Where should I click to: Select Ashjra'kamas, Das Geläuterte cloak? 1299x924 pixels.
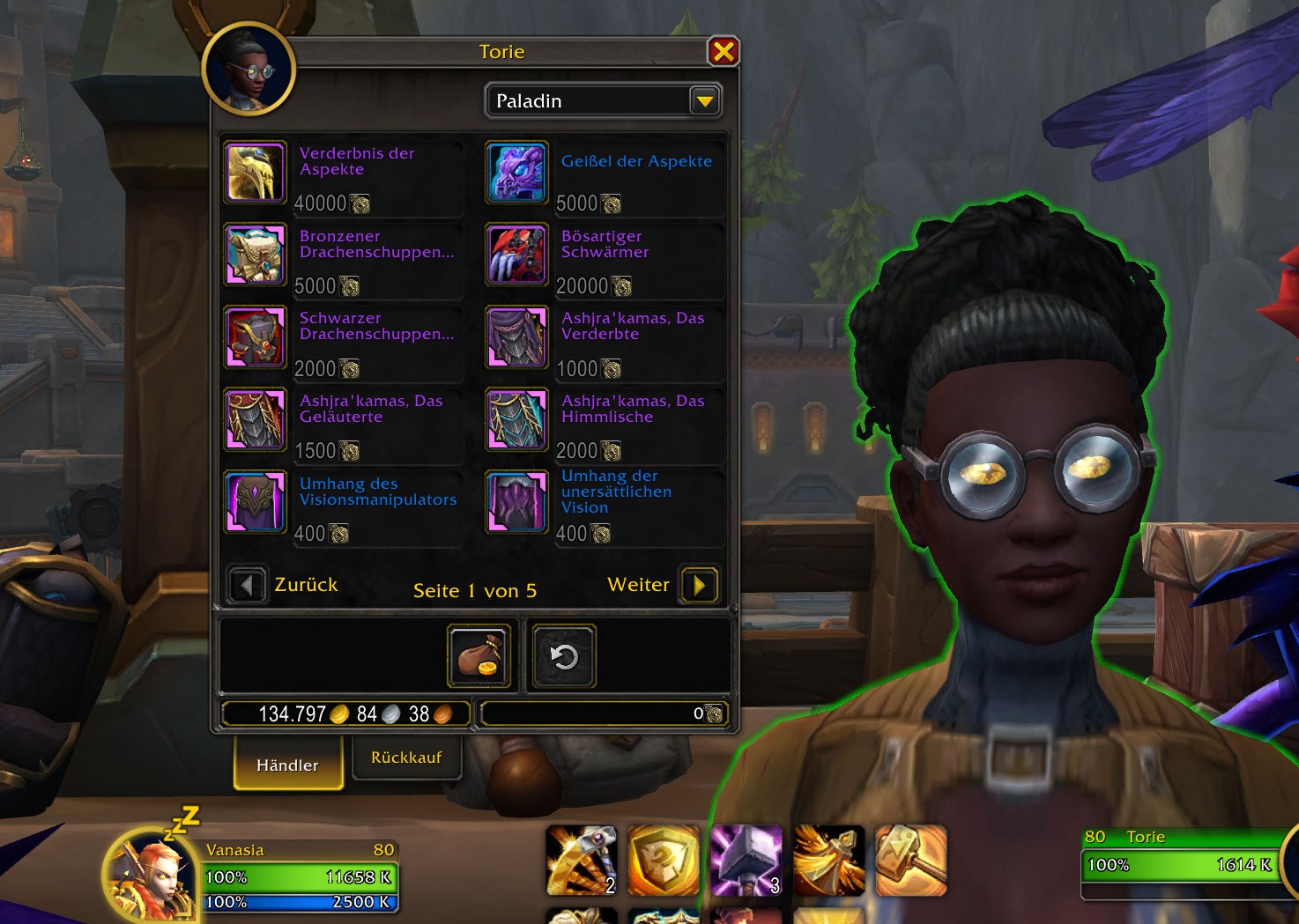256,420
